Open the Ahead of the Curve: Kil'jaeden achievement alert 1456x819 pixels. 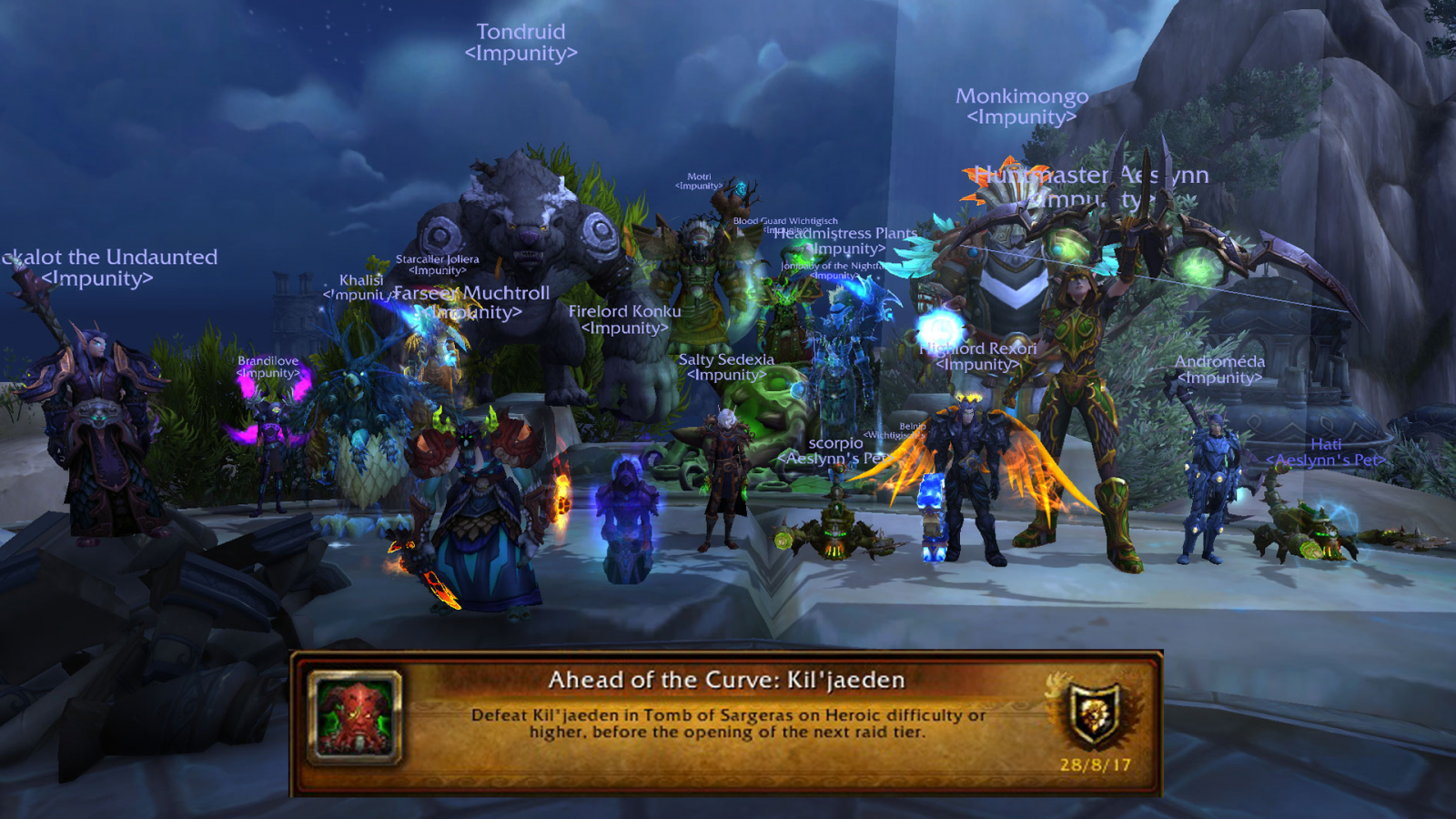click(725, 723)
